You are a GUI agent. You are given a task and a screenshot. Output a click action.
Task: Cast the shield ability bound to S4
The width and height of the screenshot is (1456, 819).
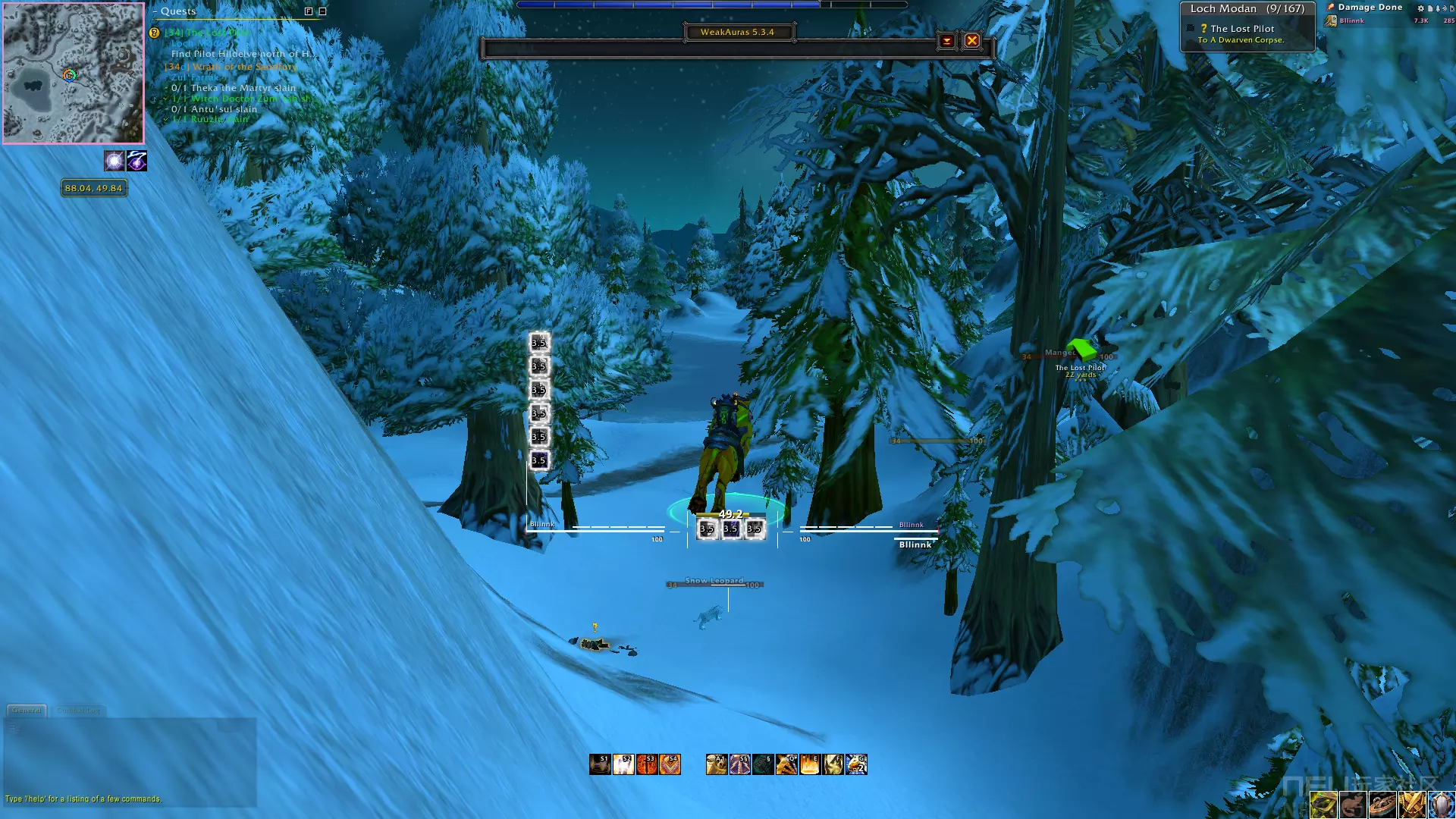[670, 764]
